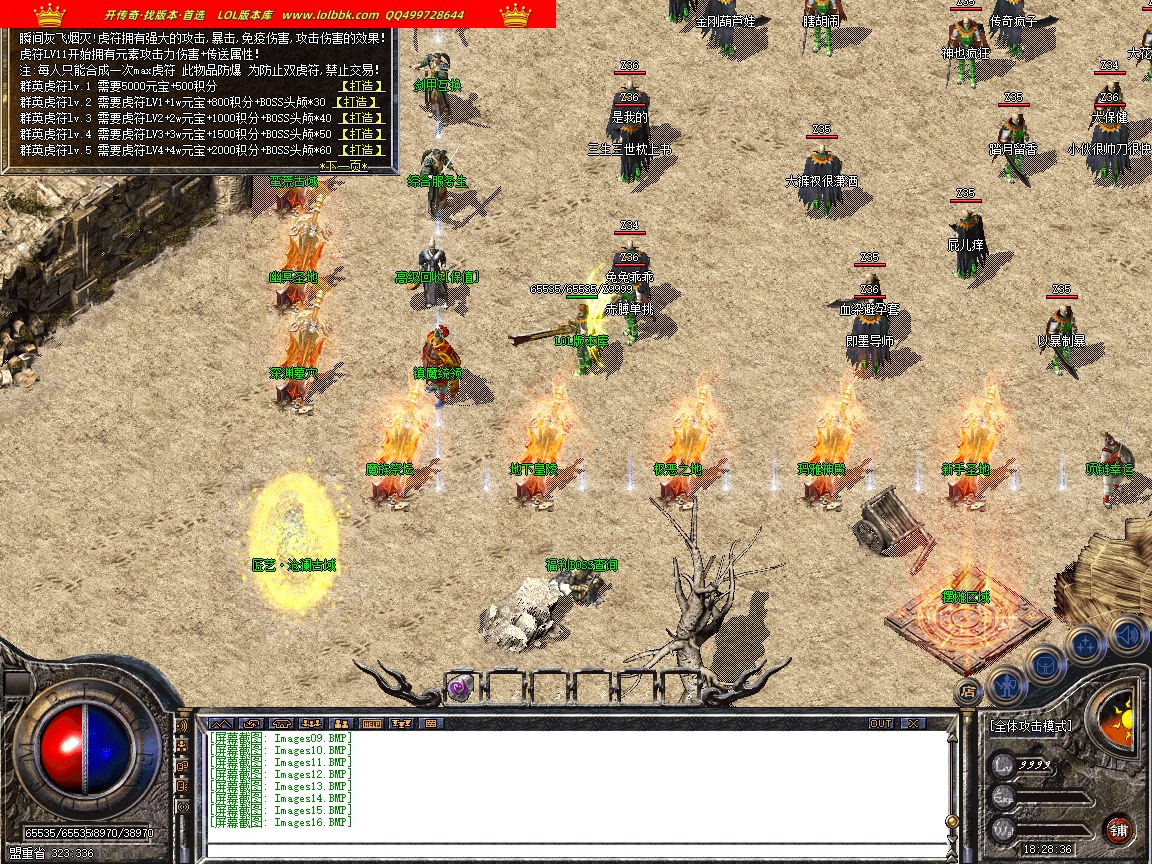Open the character equipment panel icon

(1005, 684)
